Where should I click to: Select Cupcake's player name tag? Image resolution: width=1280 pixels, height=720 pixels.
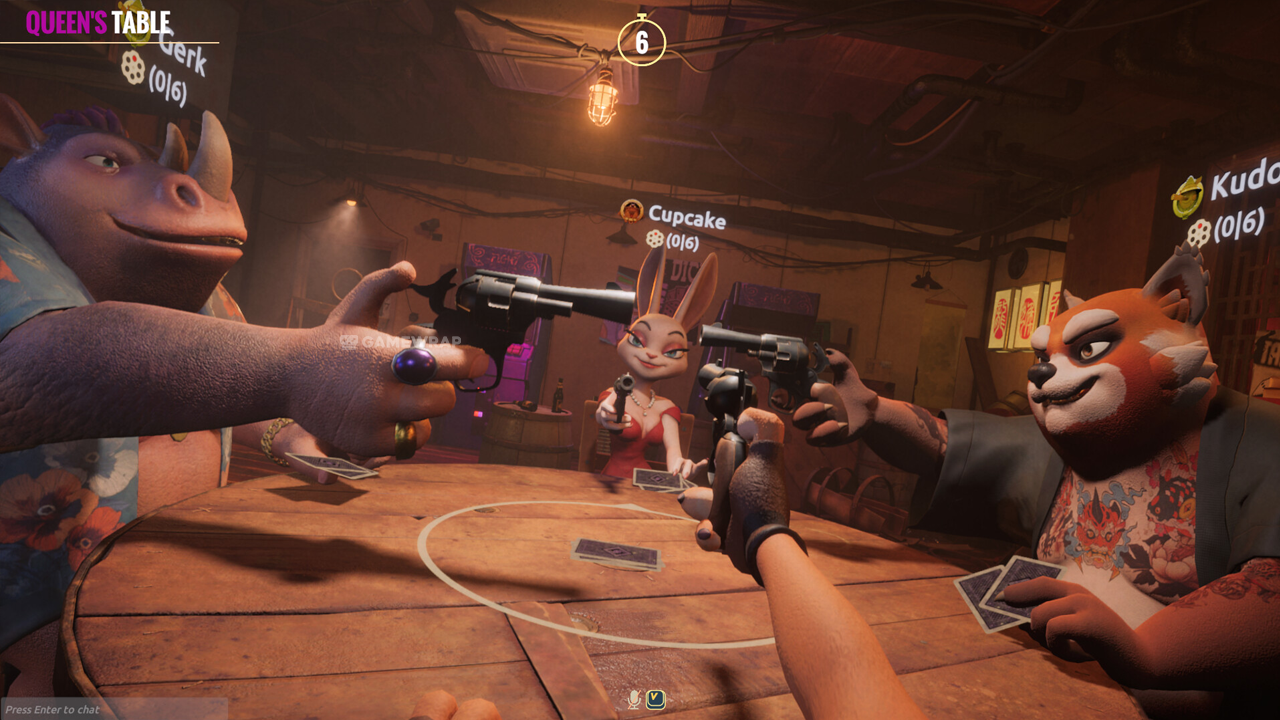pyautogui.click(x=686, y=216)
